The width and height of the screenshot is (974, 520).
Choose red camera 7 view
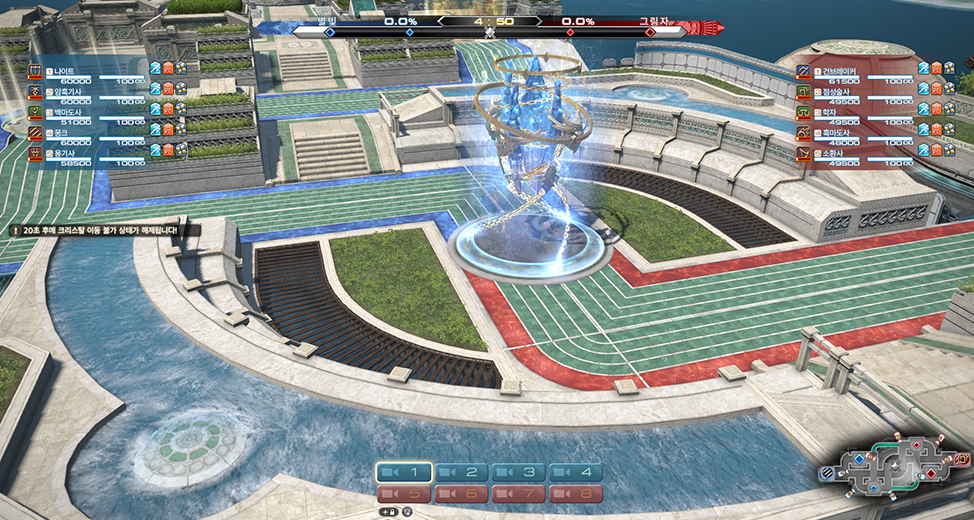(x=518, y=493)
